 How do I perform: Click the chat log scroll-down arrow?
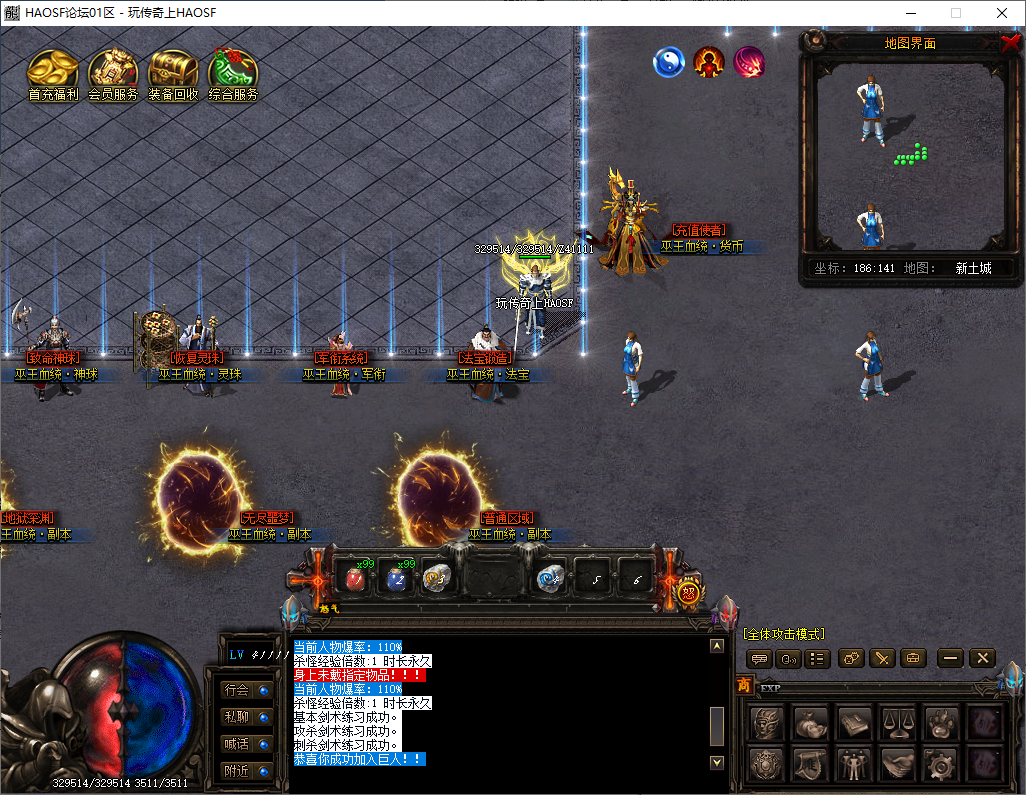pyautogui.click(x=716, y=762)
